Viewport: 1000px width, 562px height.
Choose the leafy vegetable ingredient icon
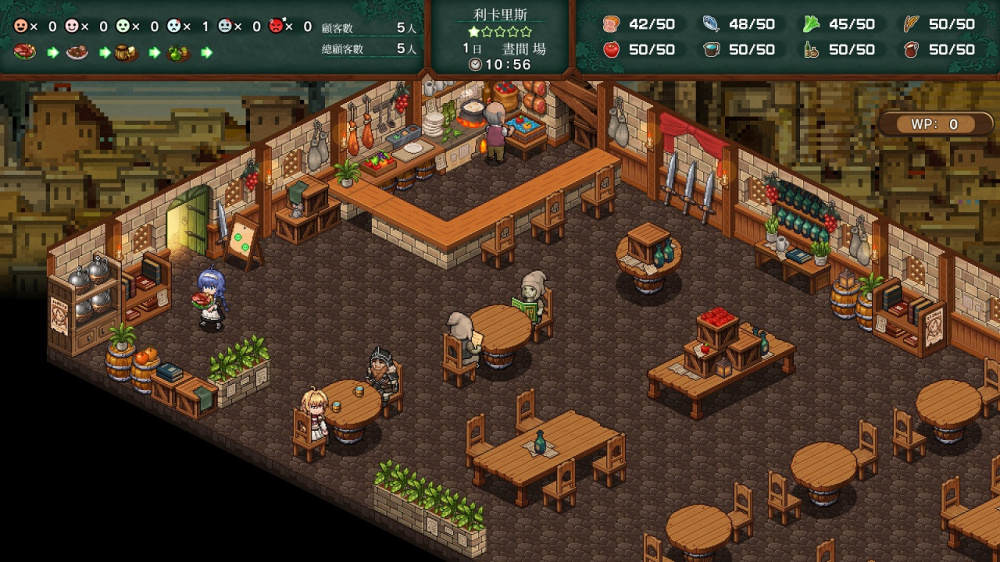(811, 24)
